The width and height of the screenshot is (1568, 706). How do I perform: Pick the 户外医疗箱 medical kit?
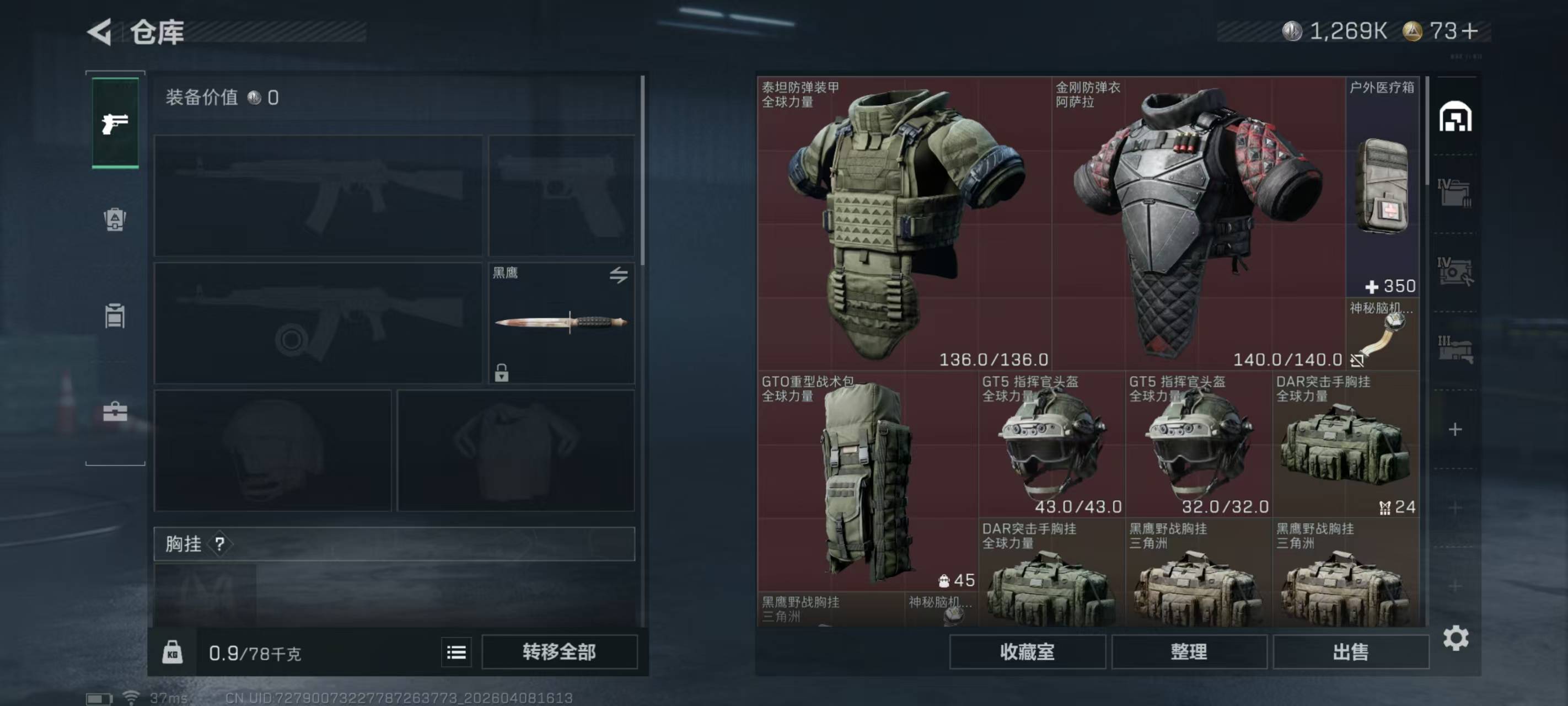click(x=1382, y=186)
